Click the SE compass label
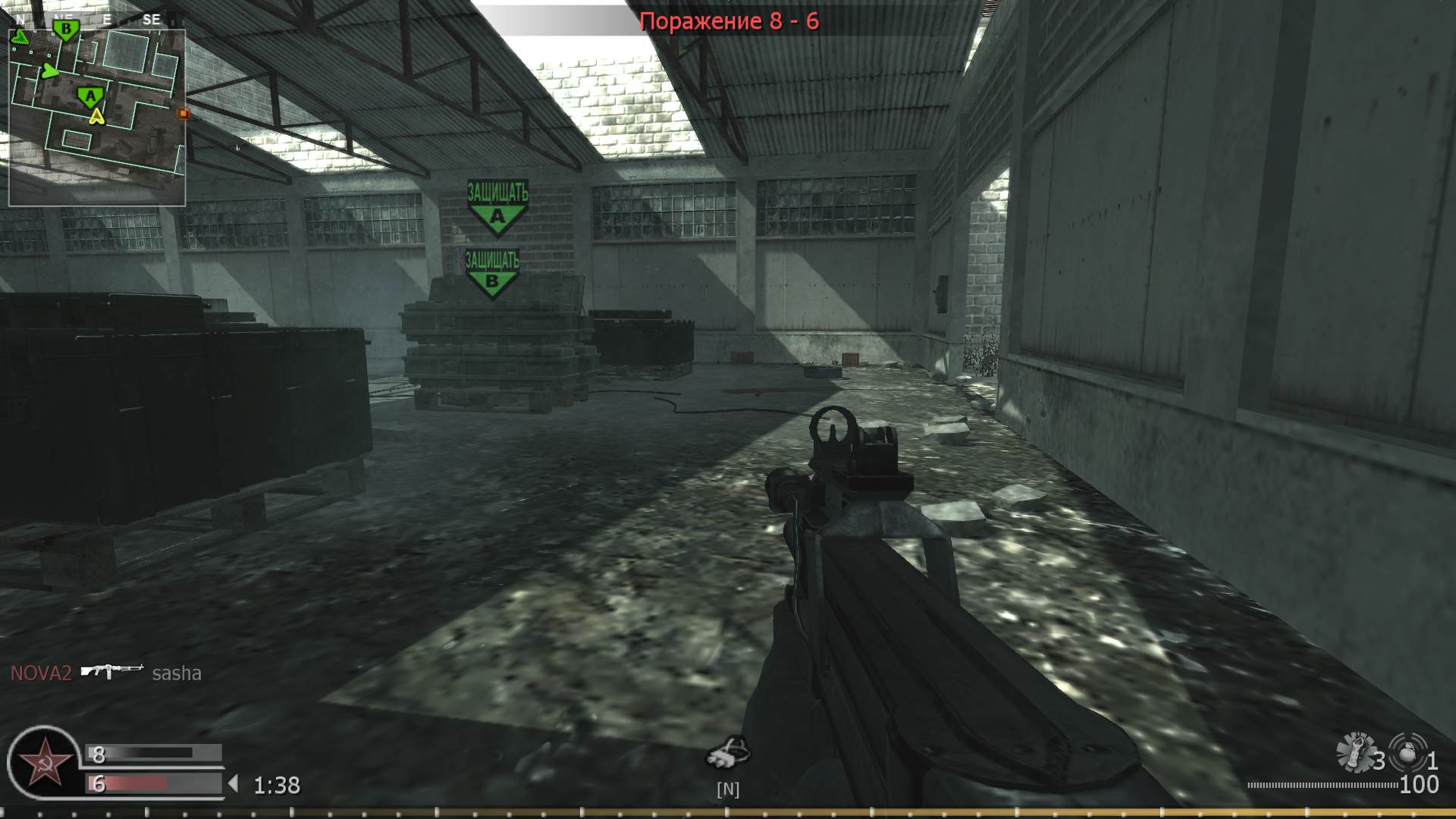 (151, 19)
